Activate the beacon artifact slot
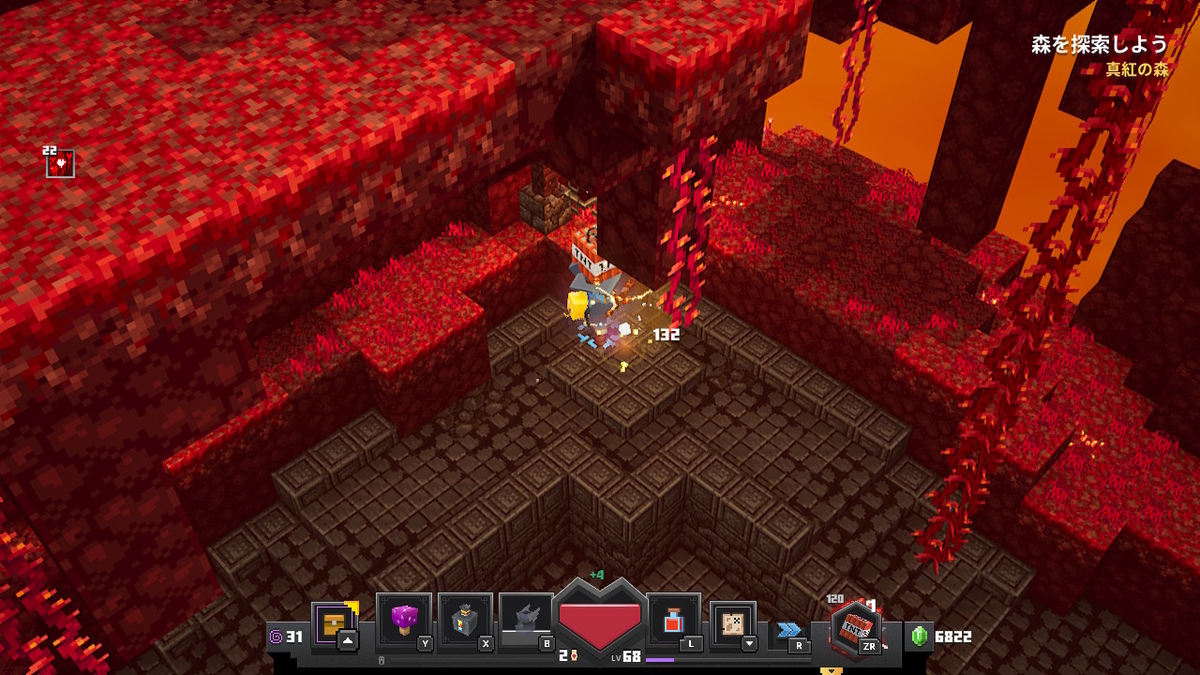Image resolution: width=1200 pixels, height=675 pixels. pos(464,620)
